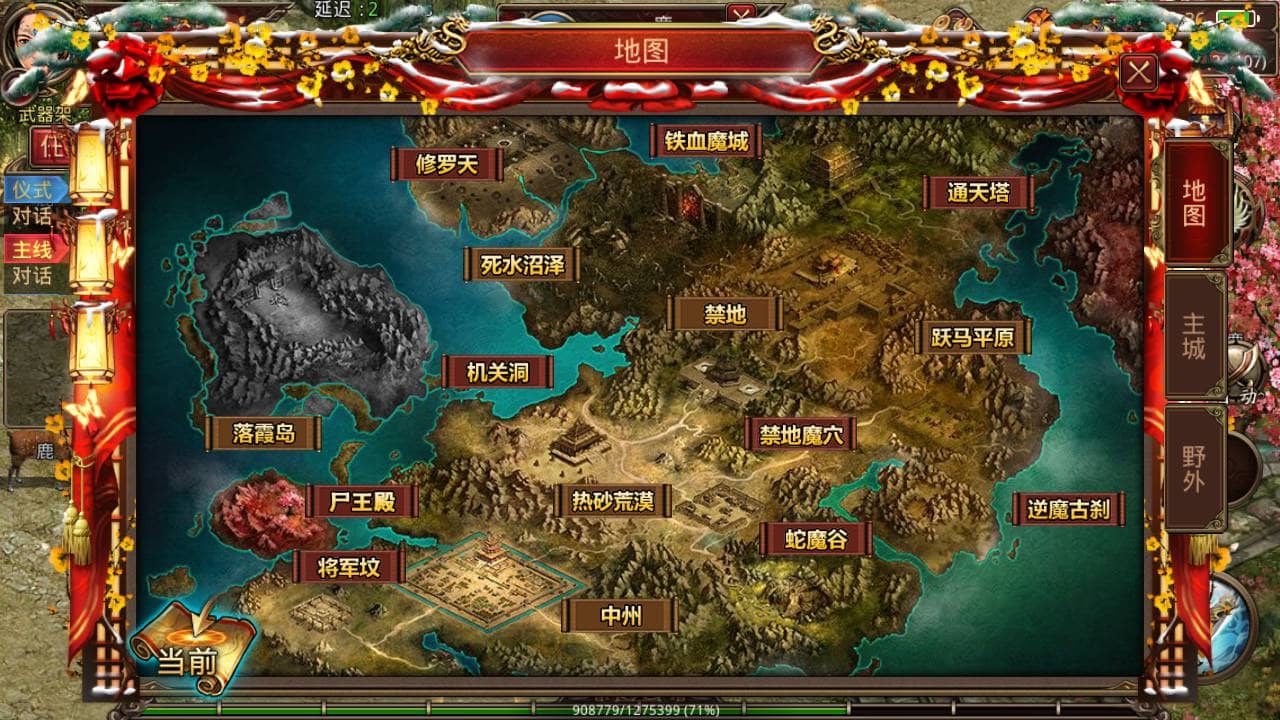Travel to 铁血魔城 on the map
1280x720 pixels.
click(x=707, y=141)
